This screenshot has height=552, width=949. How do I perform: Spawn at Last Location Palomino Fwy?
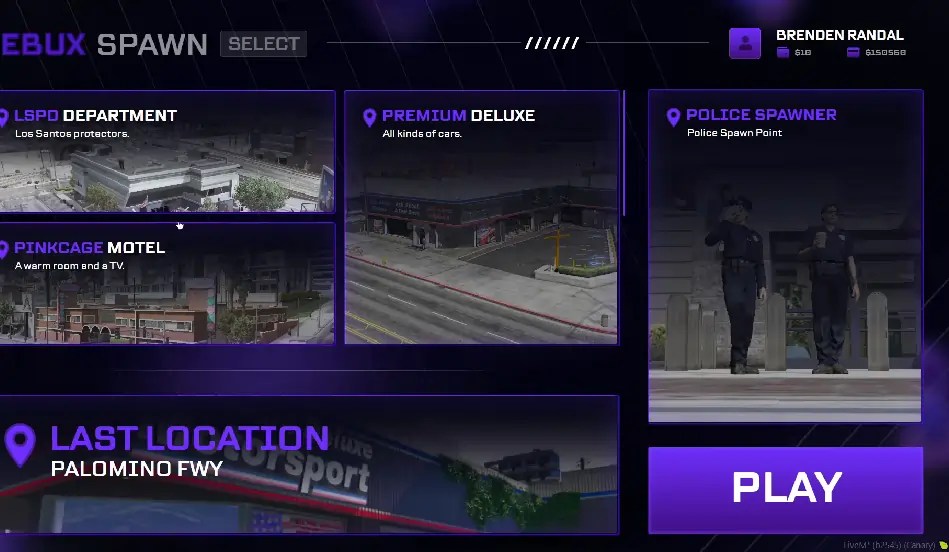pyautogui.click(x=308, y=464)
